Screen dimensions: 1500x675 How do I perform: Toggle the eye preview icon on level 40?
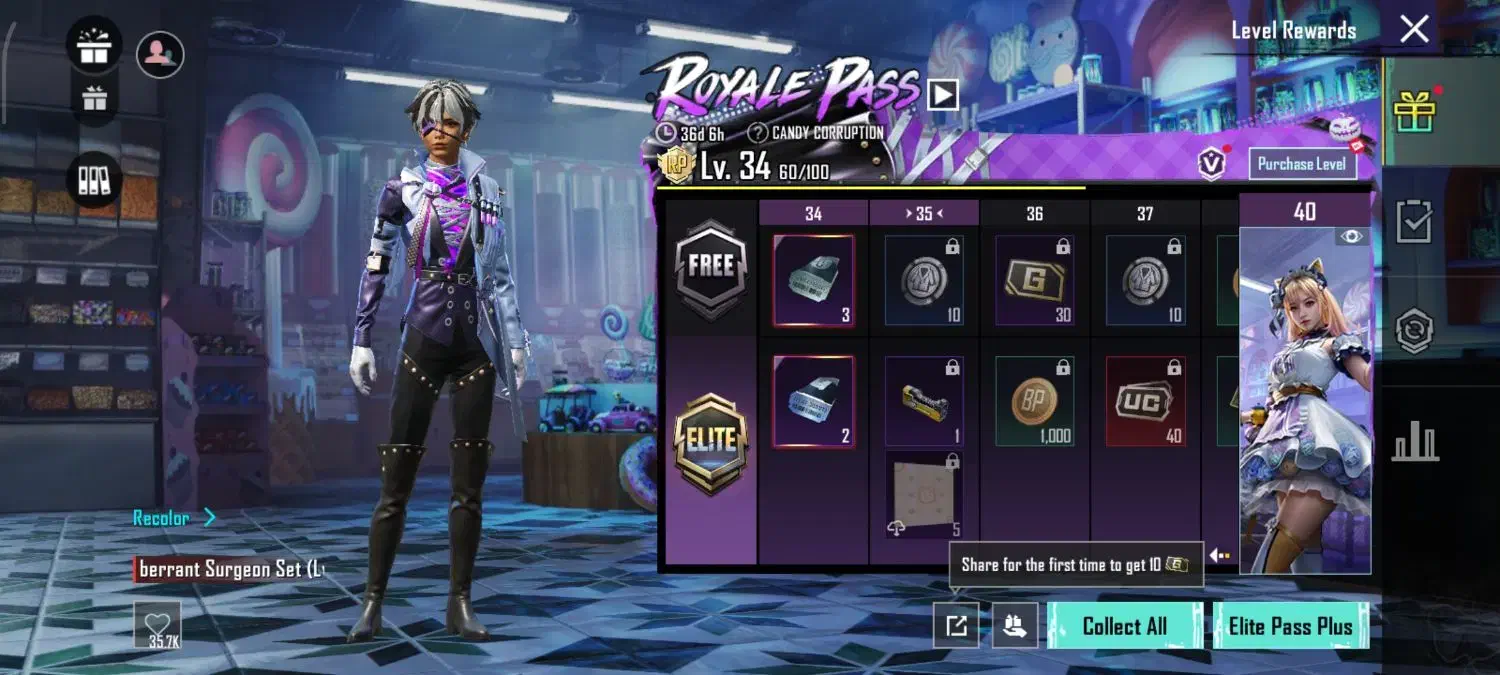click(1351, 236)
